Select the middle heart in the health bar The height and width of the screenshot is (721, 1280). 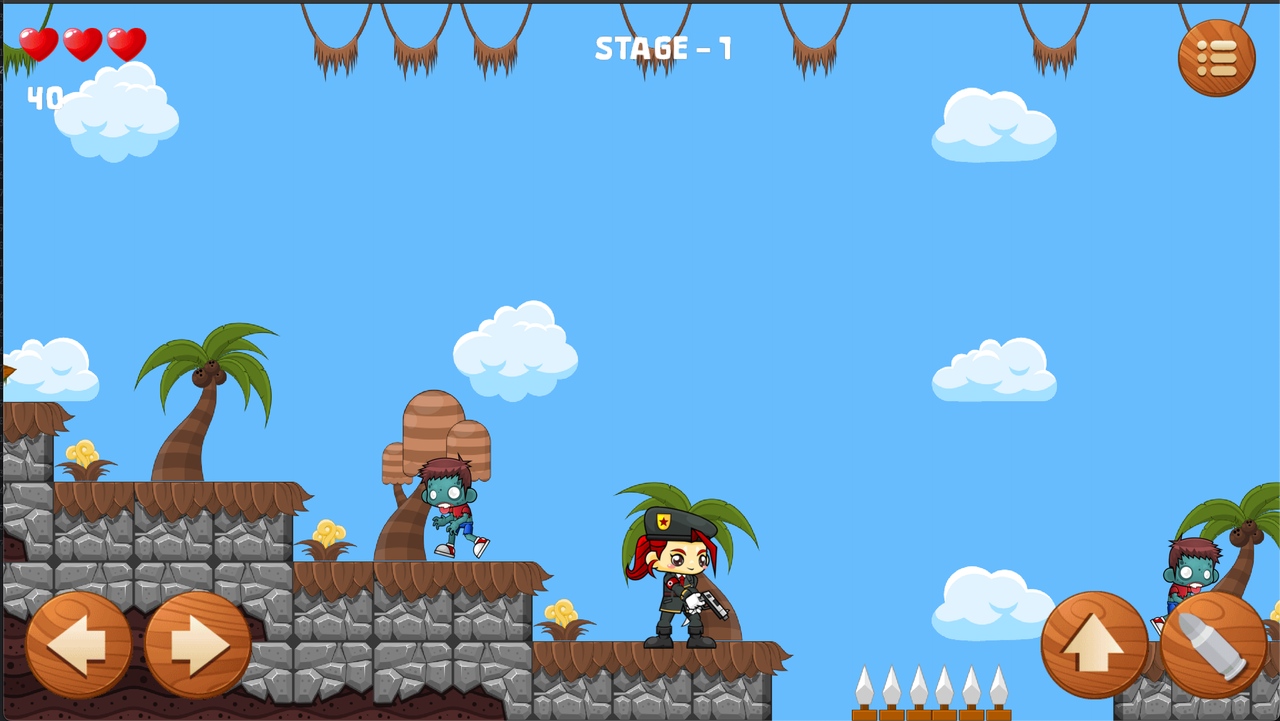(x=81, y=46)
